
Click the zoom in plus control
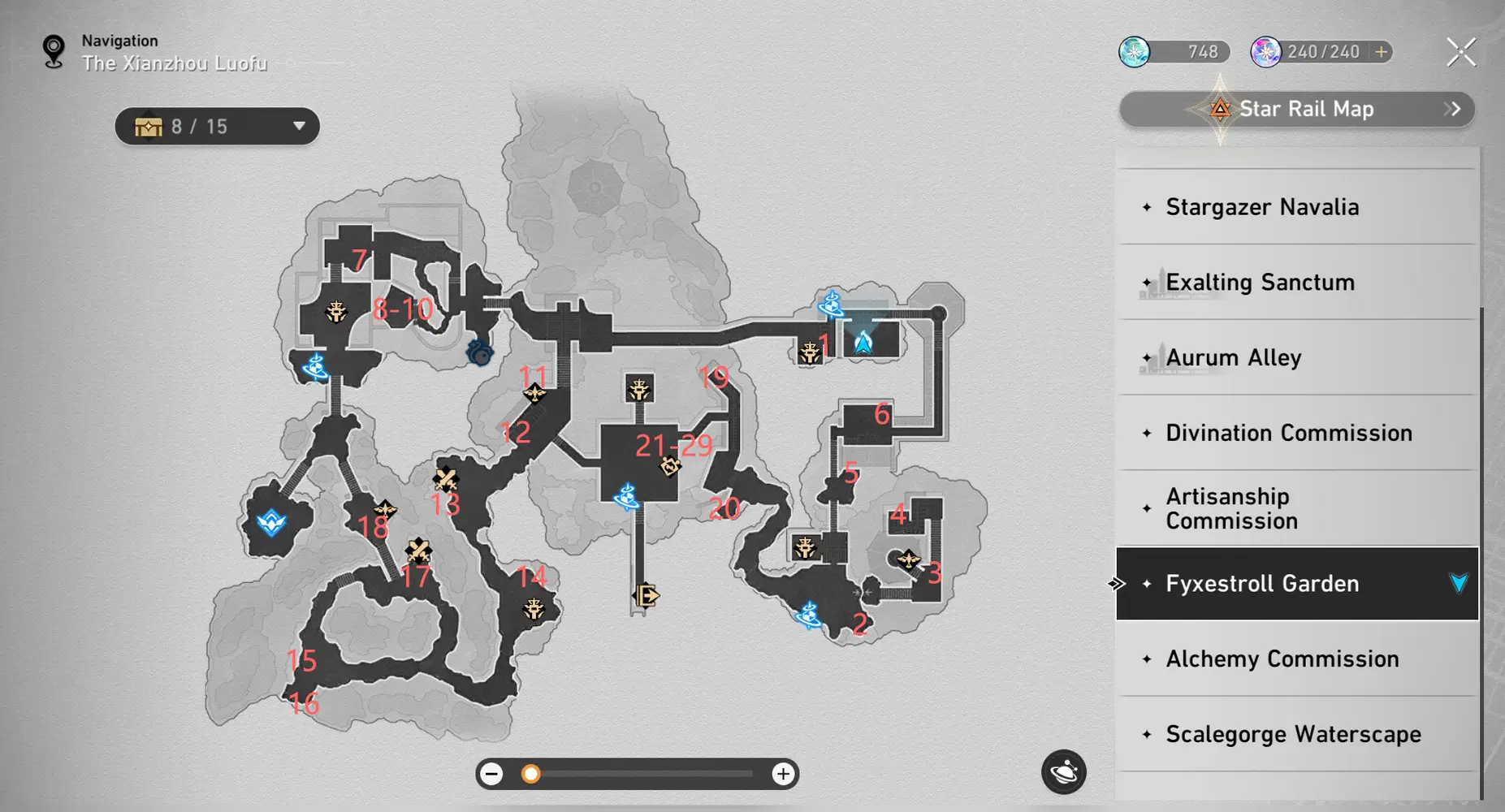[784, 773]
